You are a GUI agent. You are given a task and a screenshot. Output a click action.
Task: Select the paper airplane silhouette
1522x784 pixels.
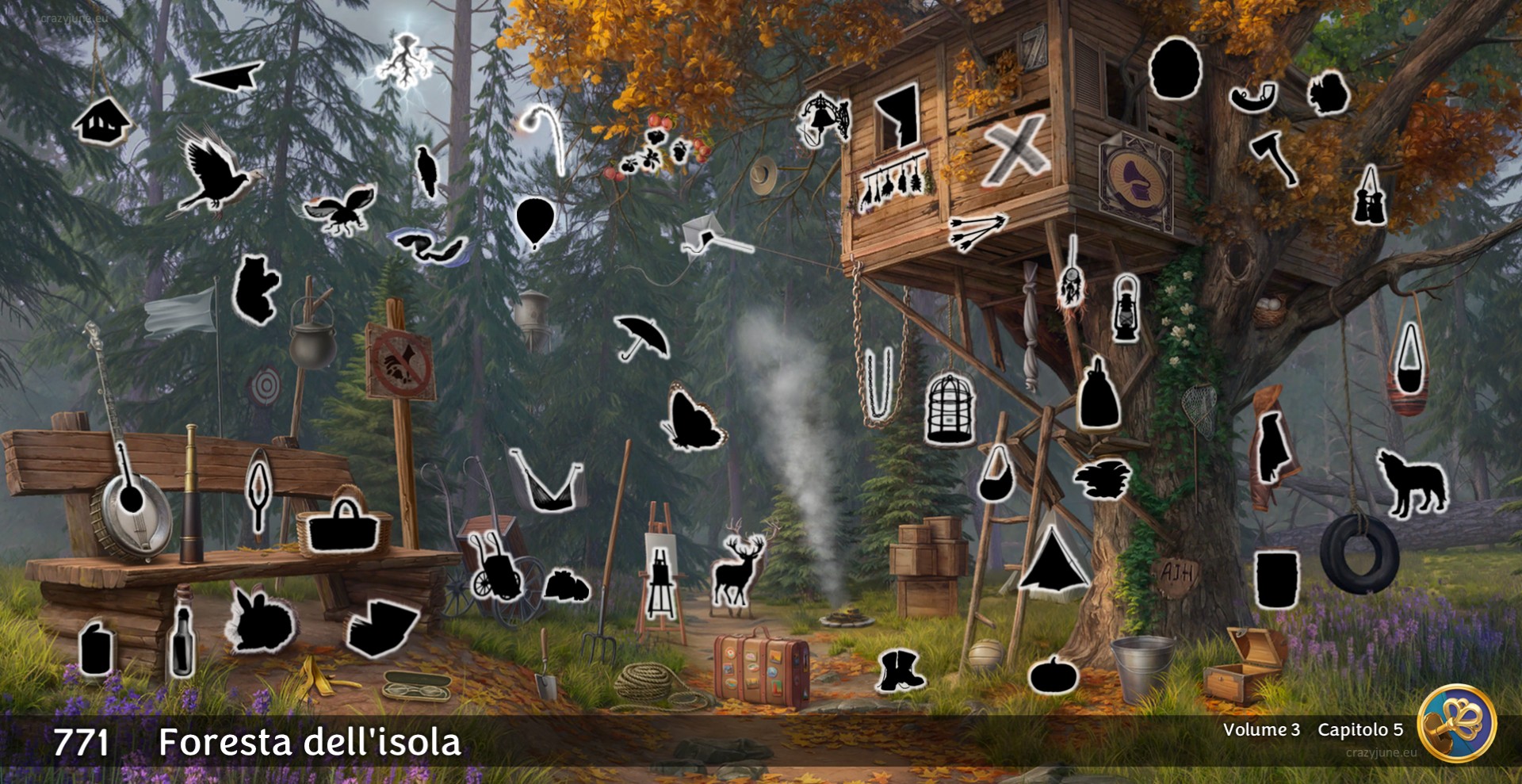(228, 77)
